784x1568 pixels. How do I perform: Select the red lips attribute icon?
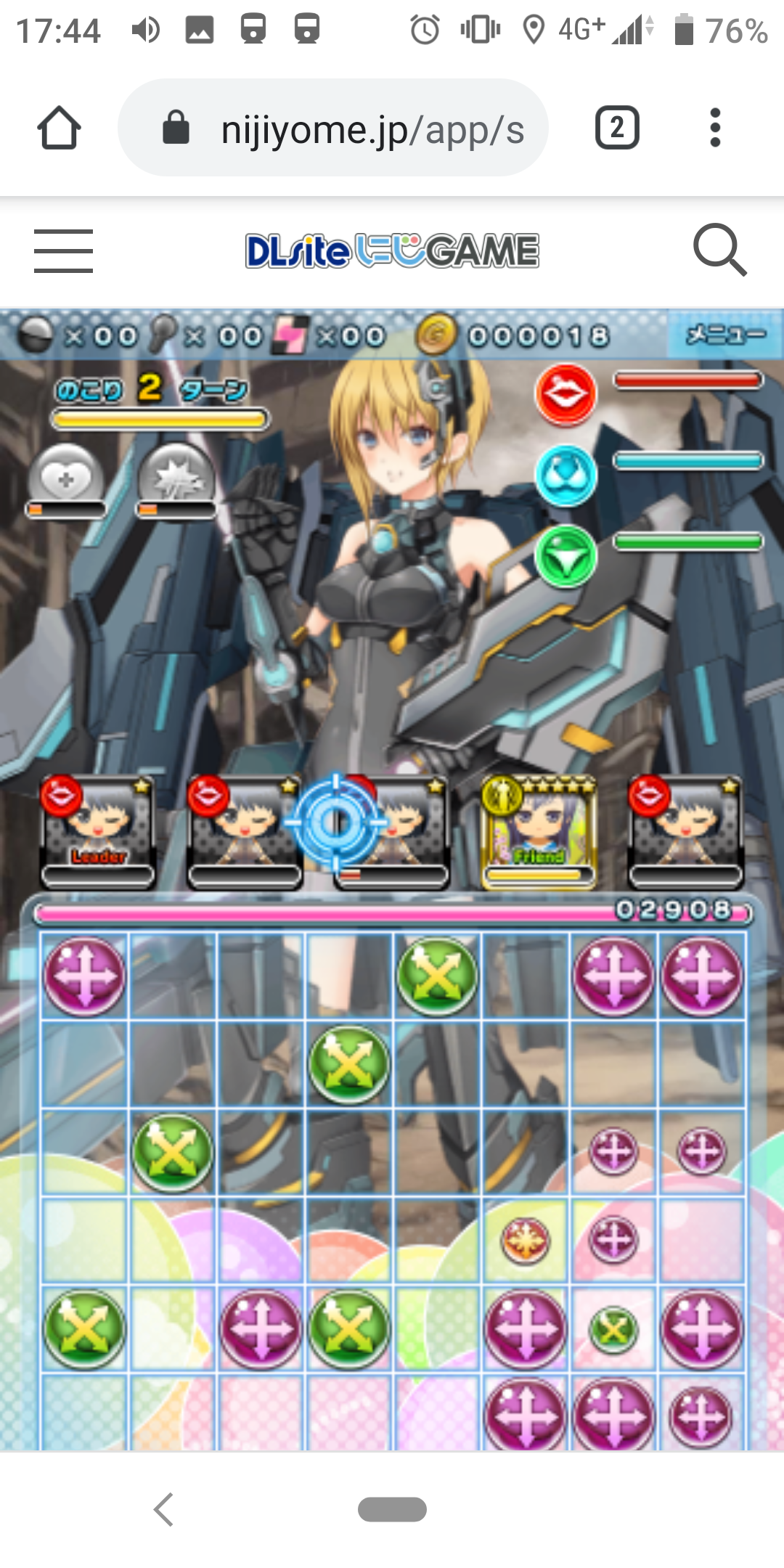(565, 394)
